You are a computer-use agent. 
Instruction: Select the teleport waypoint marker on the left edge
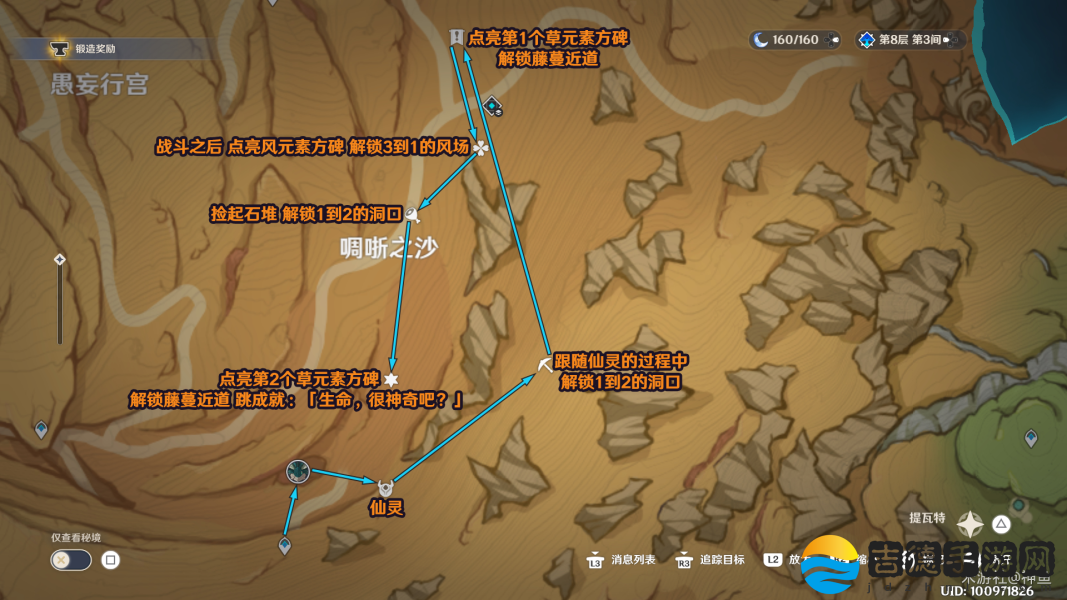41,429
